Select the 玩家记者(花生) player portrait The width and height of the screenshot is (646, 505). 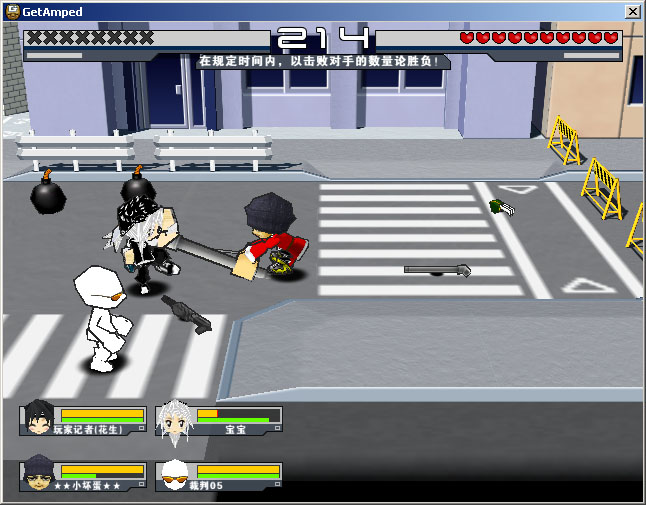pyautogui.click(x=38, y=419)
